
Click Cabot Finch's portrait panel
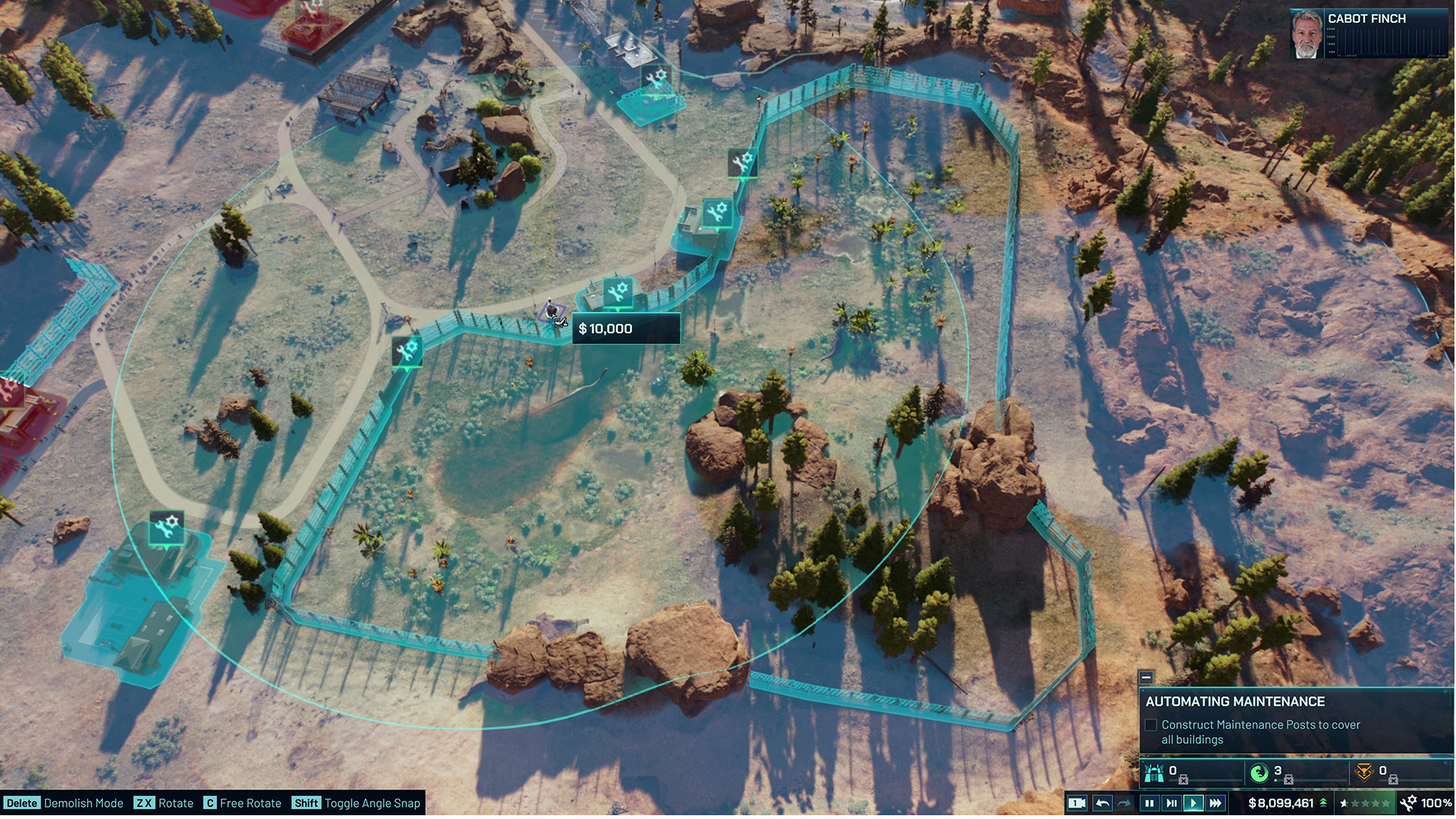pos(1307,34)
